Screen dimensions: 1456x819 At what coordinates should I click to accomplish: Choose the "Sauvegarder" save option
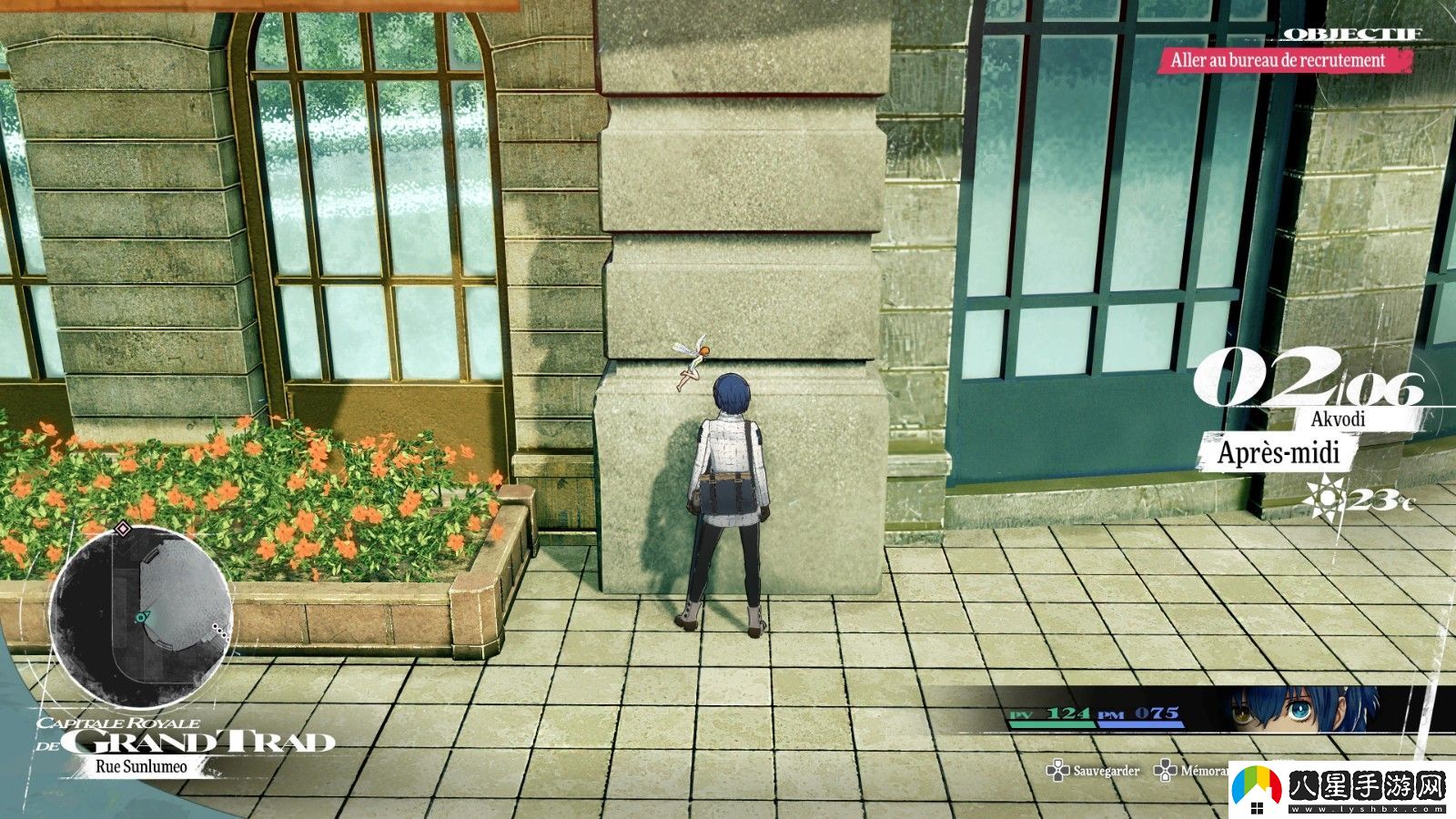(1095, 771)
